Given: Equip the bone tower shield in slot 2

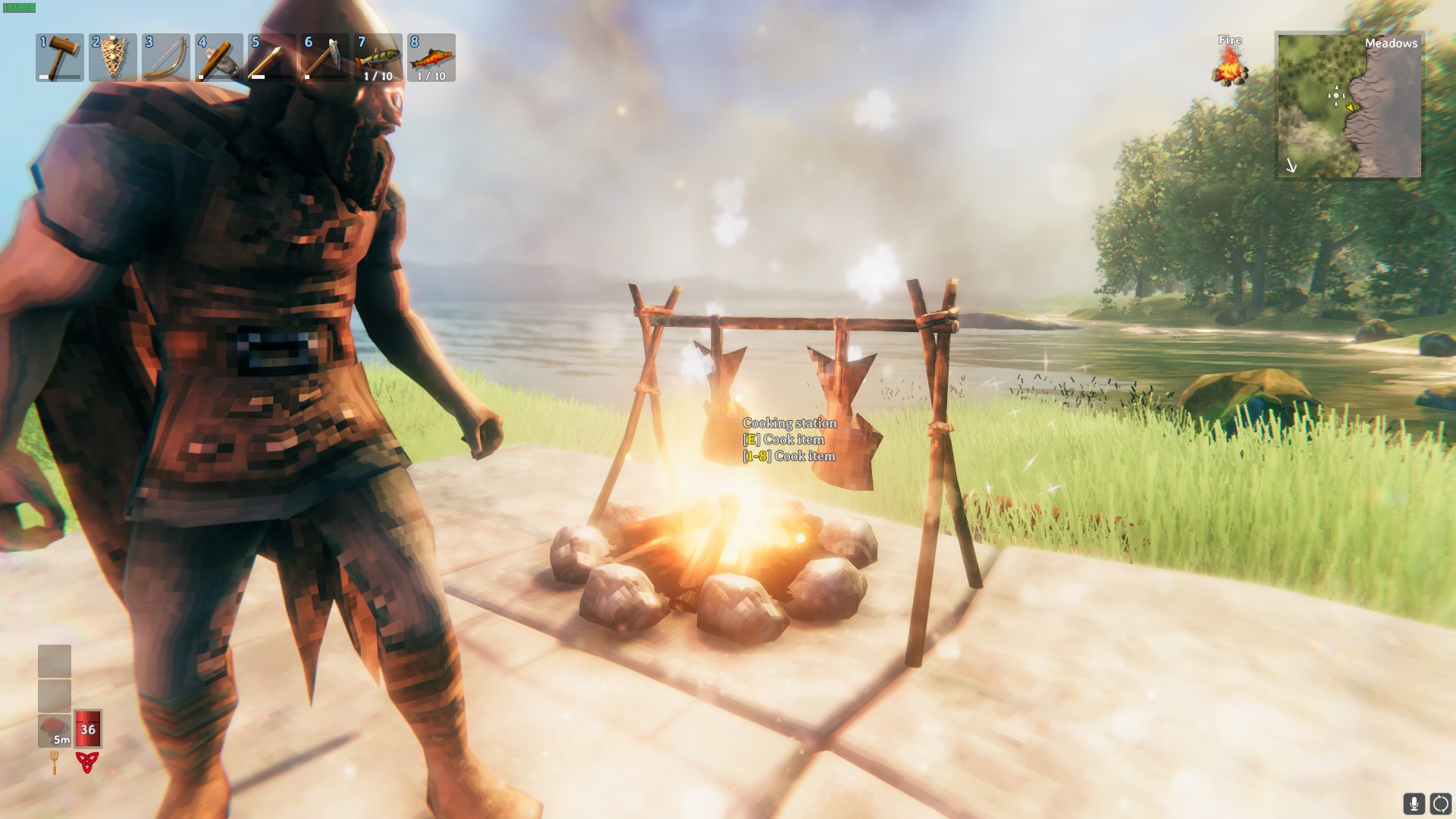Looking at the screenshot, I should [x=113, y=58].
